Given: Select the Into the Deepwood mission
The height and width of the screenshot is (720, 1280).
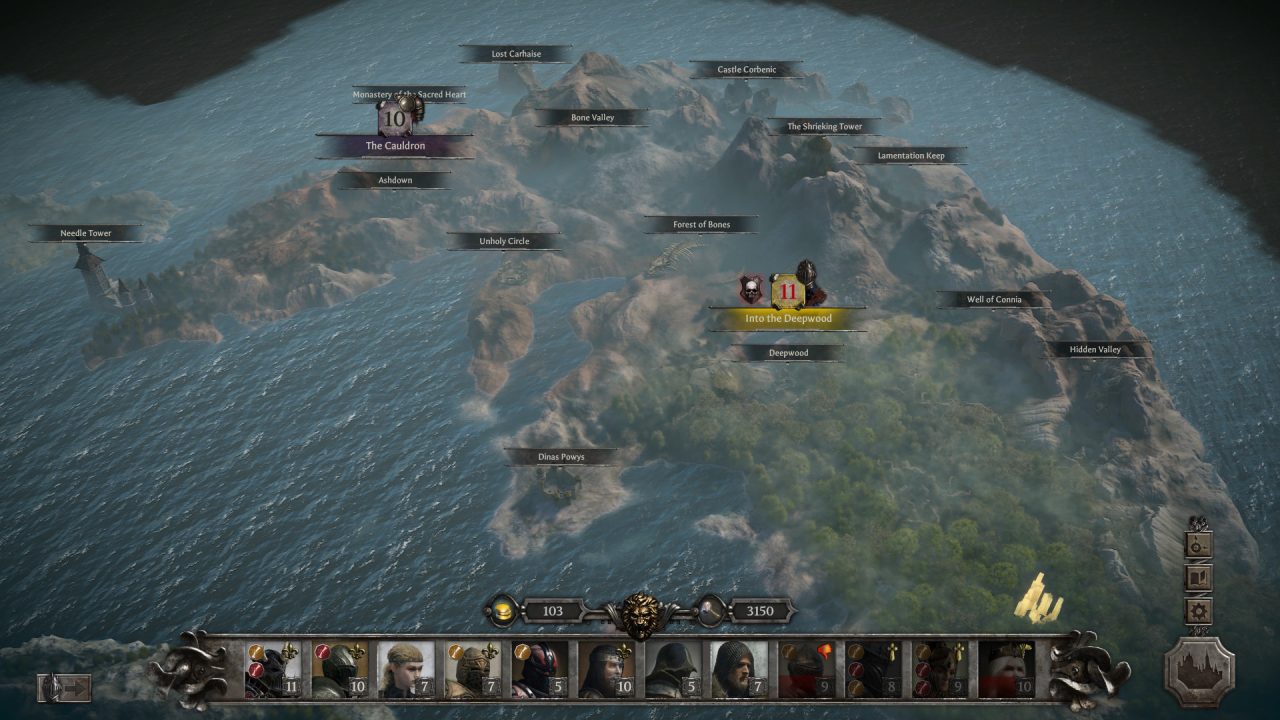Looking at the screenshot, I should pyautogui.click(x=789, y=318).
